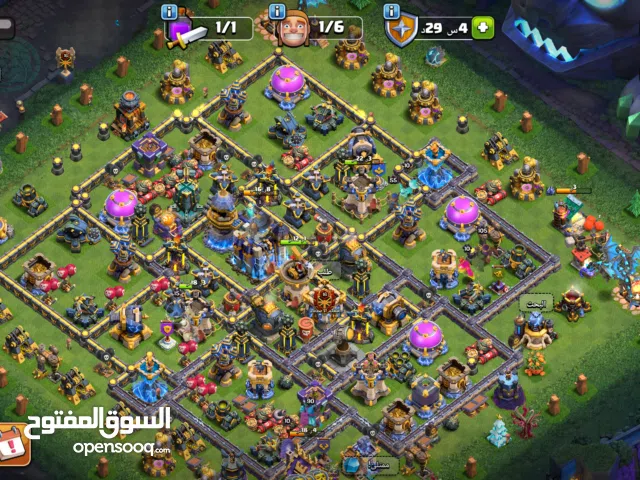Show the shield info button

pos(390,12)
